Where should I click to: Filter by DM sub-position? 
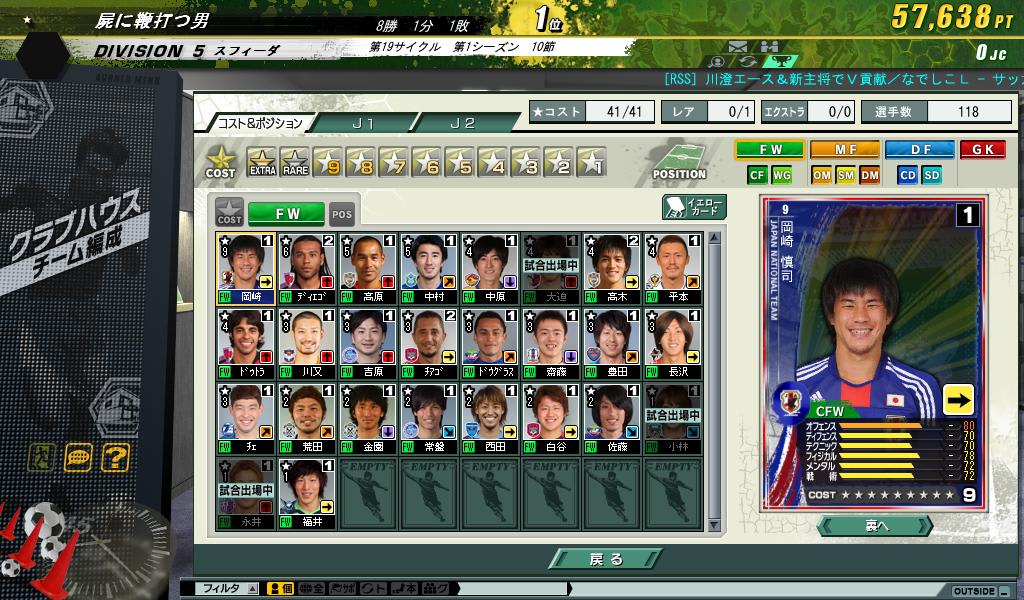pyautogui.click(x=869, y=175)
